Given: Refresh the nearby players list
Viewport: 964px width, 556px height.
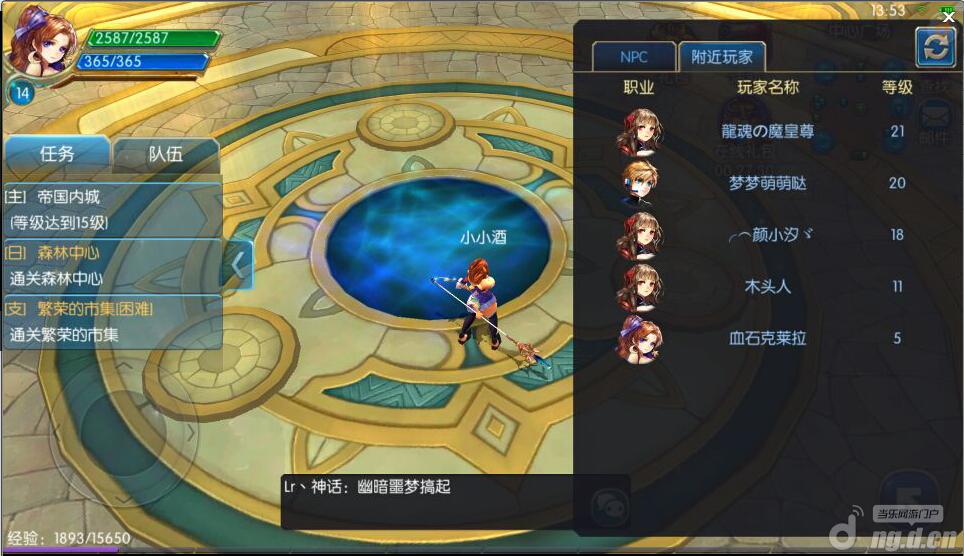Looking at the screenshot, I should [x=935, y=47].
